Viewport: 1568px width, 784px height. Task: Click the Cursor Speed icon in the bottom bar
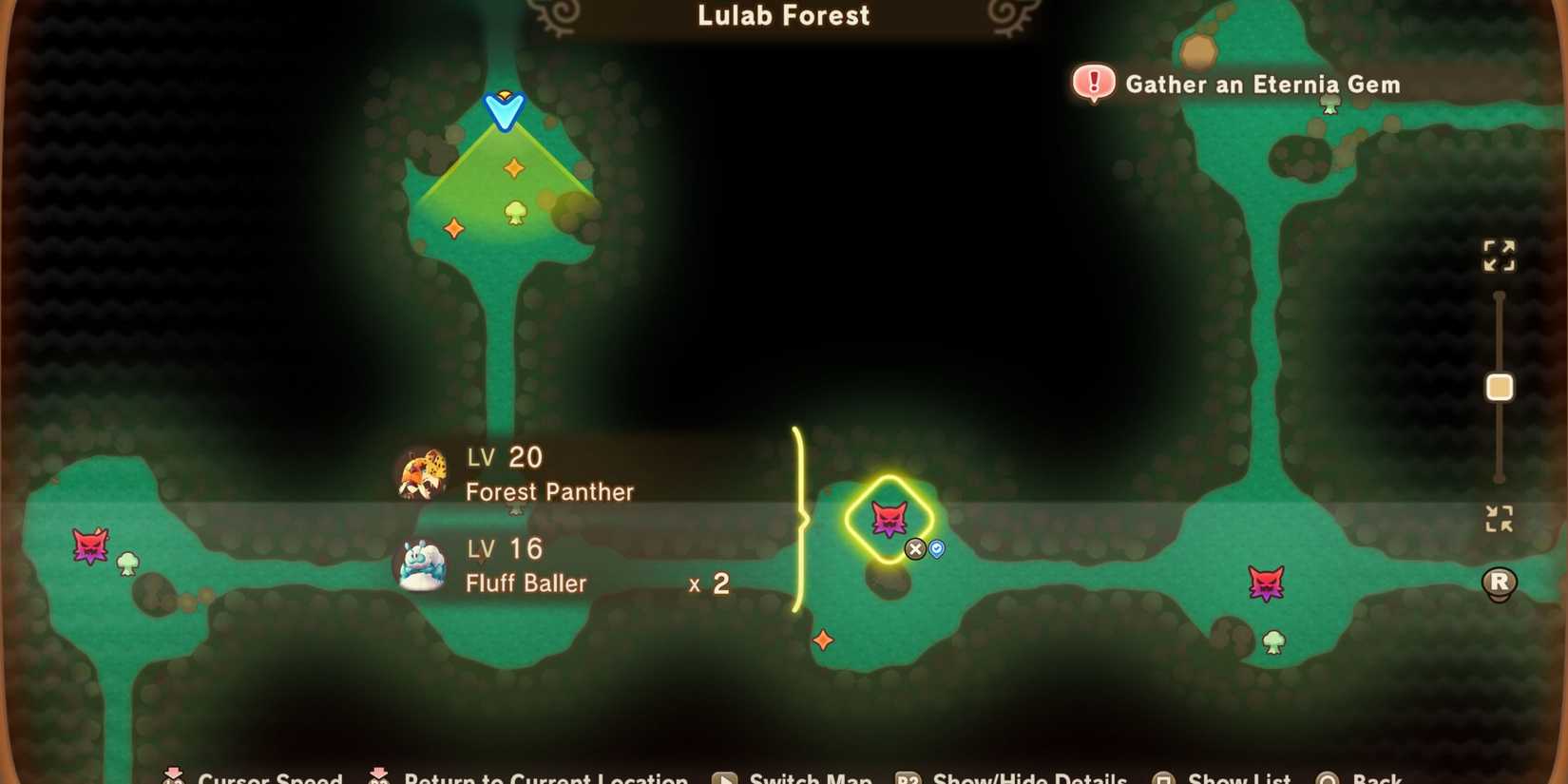pyautogui.click(x=173, y=776)
